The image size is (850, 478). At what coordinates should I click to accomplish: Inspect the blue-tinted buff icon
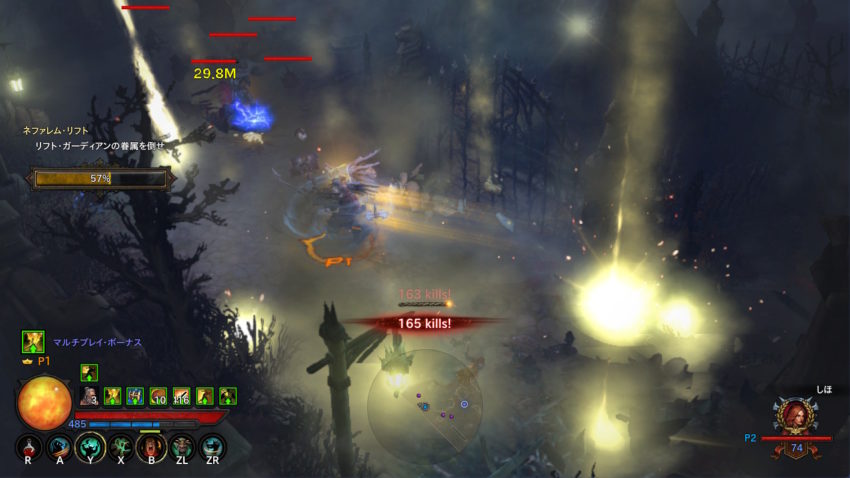click(x=135, y=396)
